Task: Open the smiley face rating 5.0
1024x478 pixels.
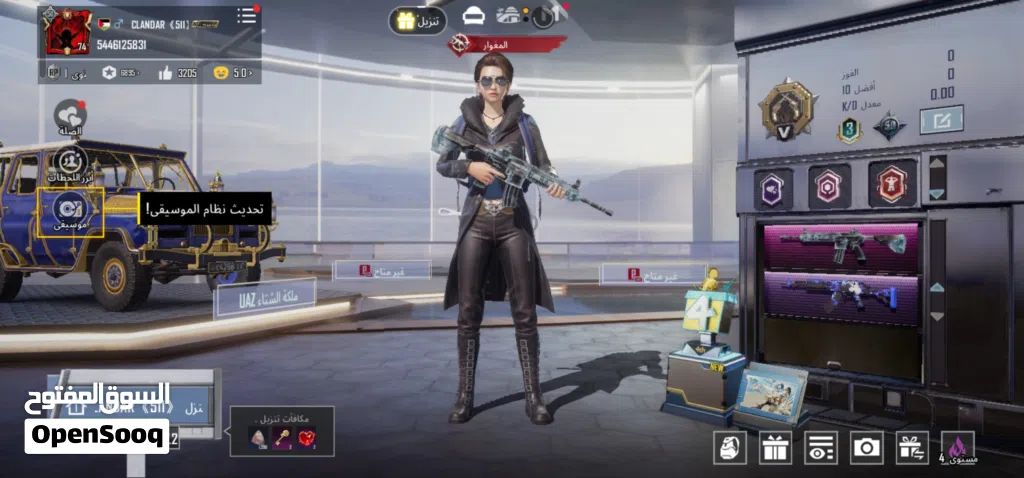Action: coord(231,72)
